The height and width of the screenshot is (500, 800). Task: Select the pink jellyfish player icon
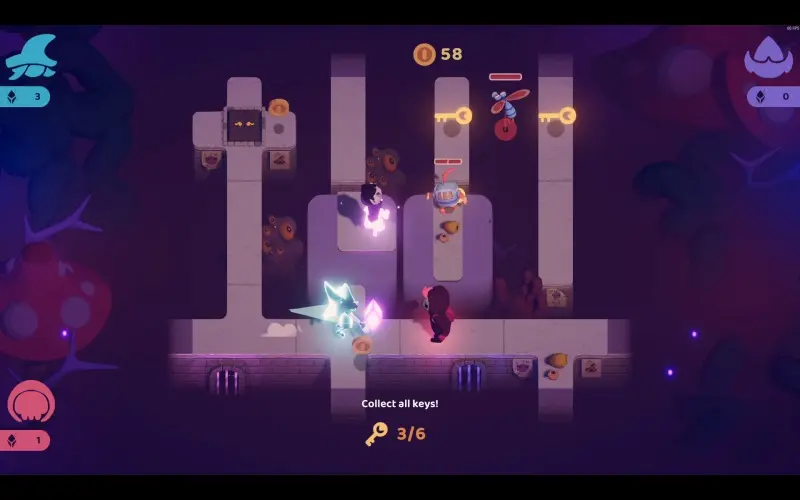pos(31,402)
